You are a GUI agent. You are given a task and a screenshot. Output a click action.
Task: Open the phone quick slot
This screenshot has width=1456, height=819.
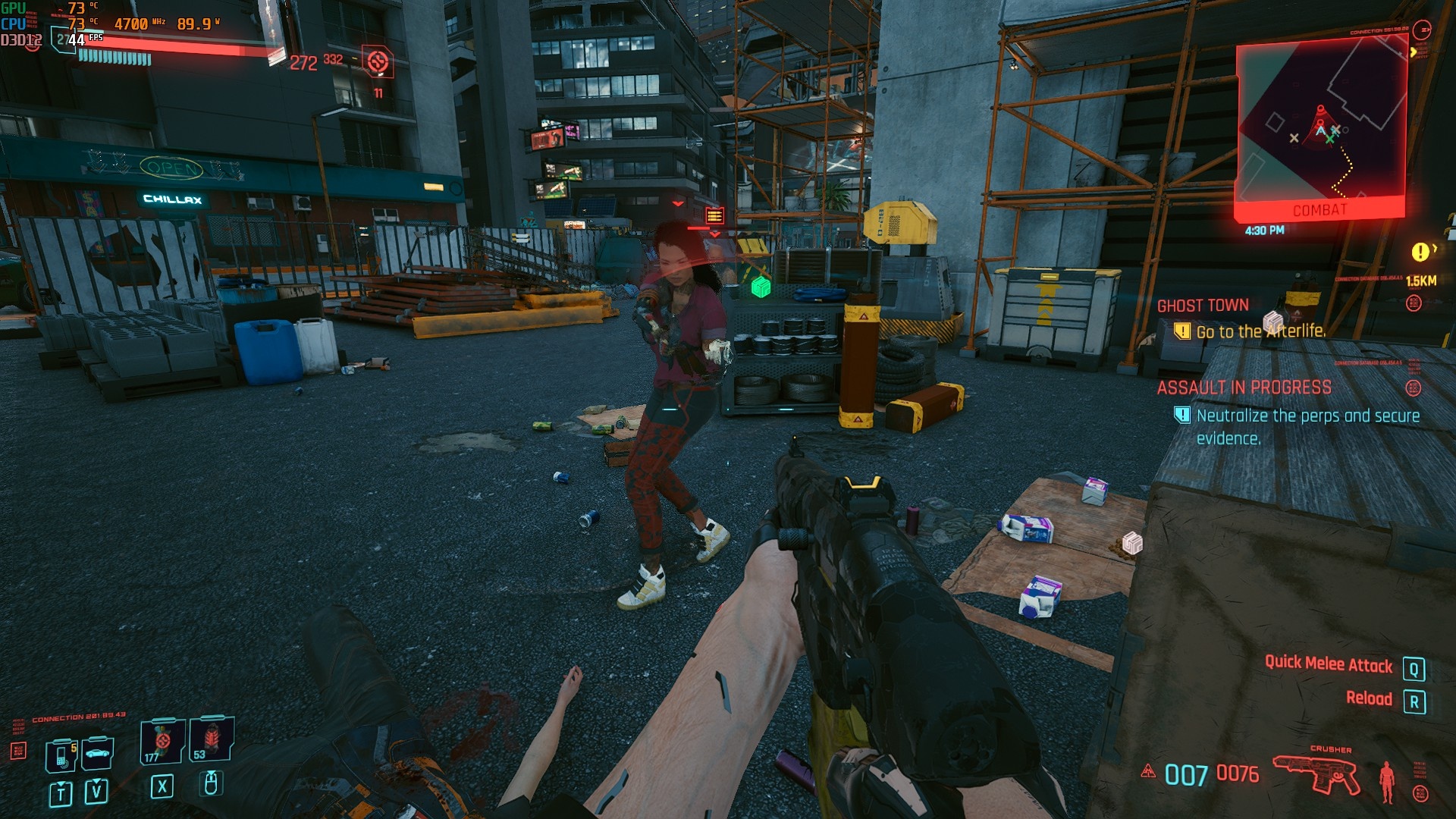point(61,755)
